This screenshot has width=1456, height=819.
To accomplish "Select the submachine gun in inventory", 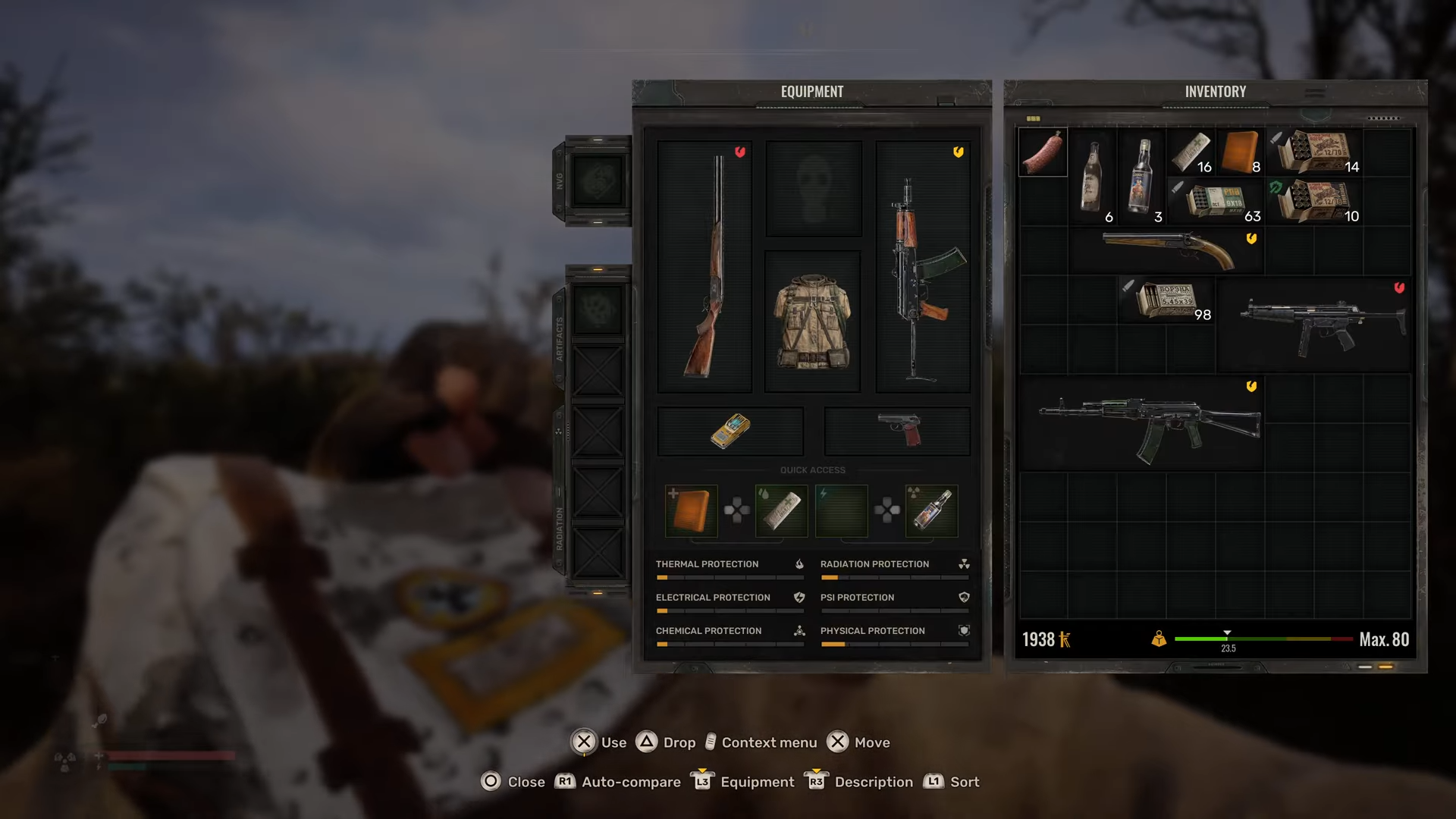I will 1314,325.
